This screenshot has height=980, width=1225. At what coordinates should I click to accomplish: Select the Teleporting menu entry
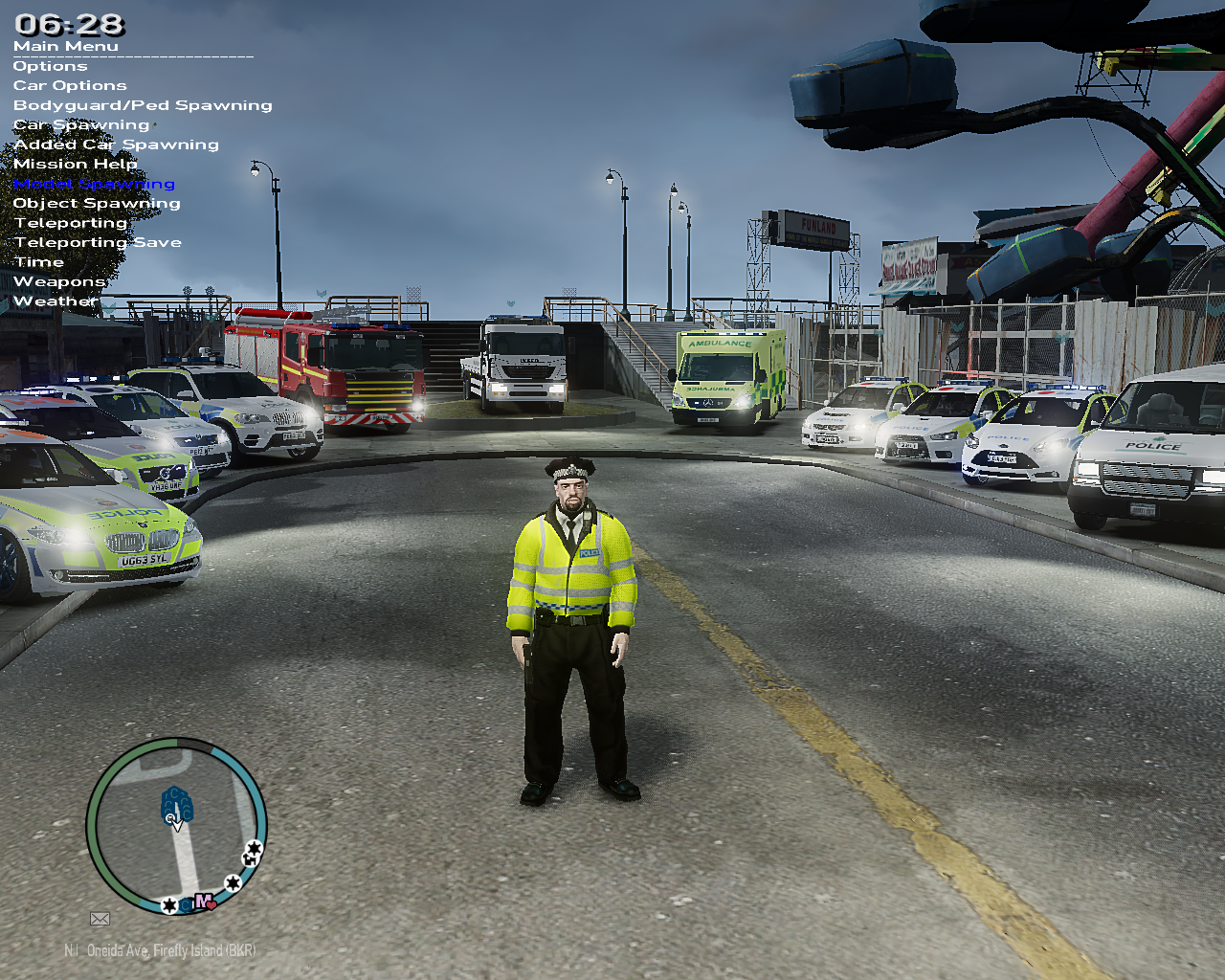click(70, 223)
